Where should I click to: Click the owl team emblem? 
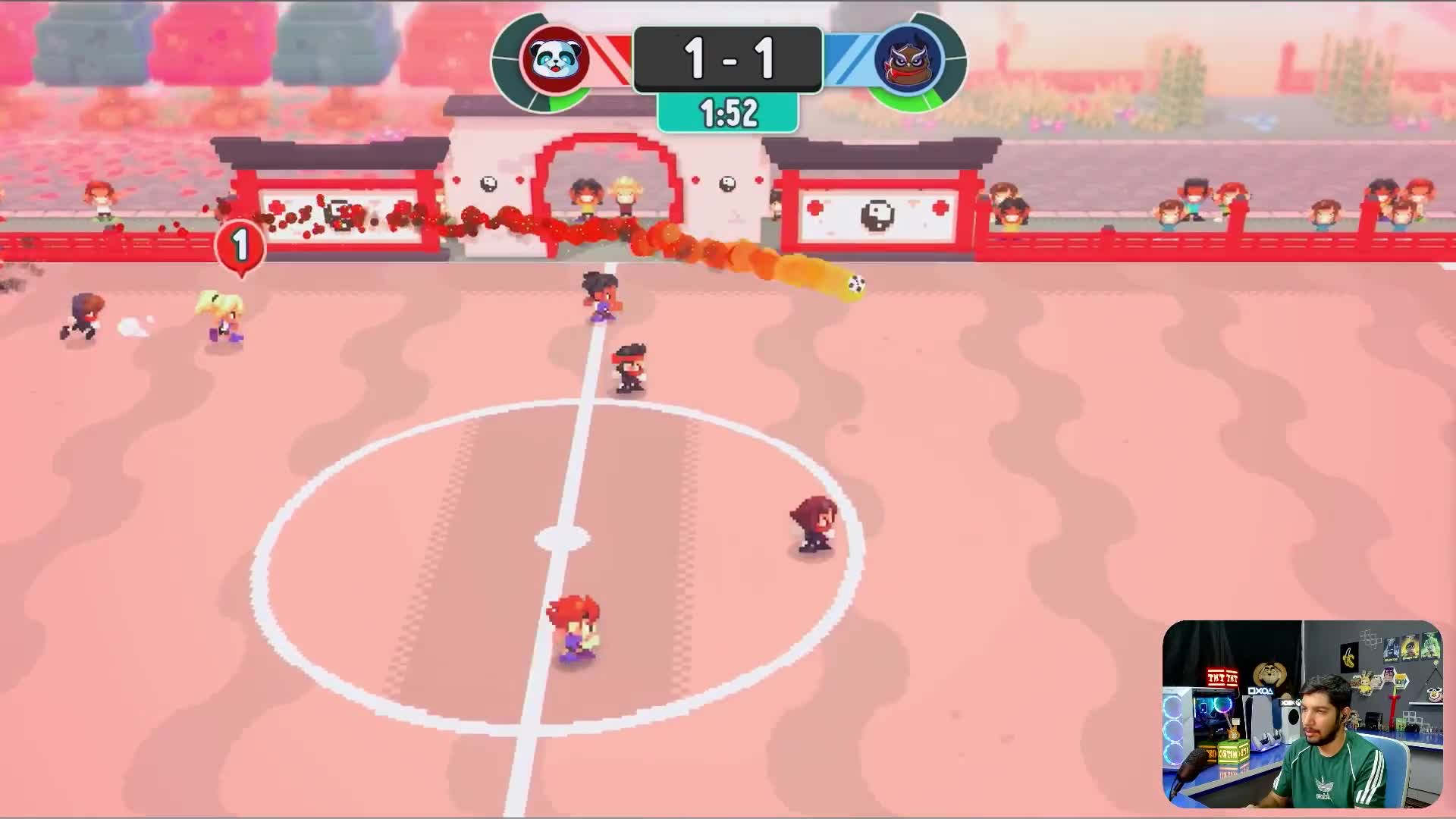click(x=908, y=59)
